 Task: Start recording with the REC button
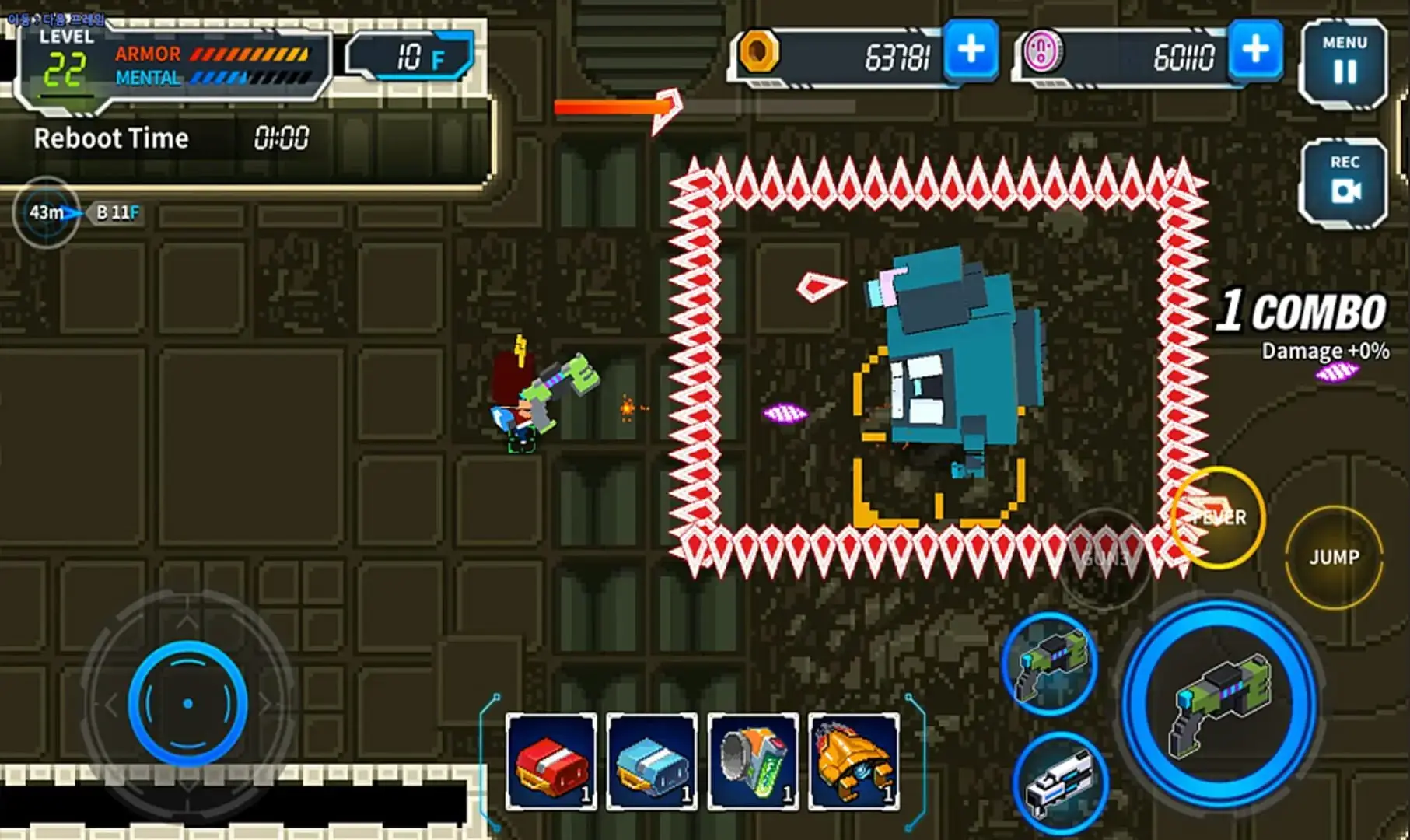1343,181
